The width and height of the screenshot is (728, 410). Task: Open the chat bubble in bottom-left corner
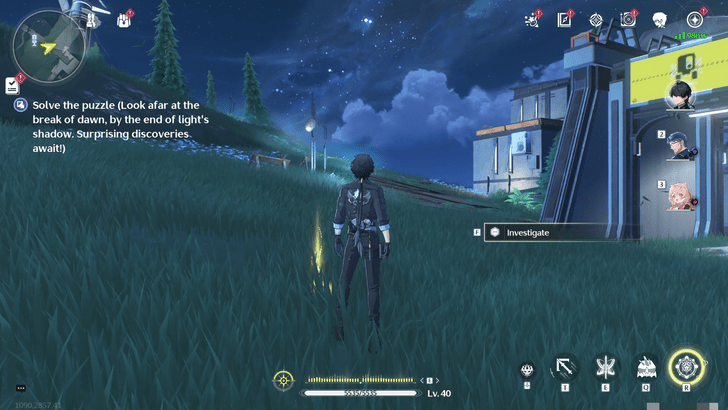click(x=20, y=388)
